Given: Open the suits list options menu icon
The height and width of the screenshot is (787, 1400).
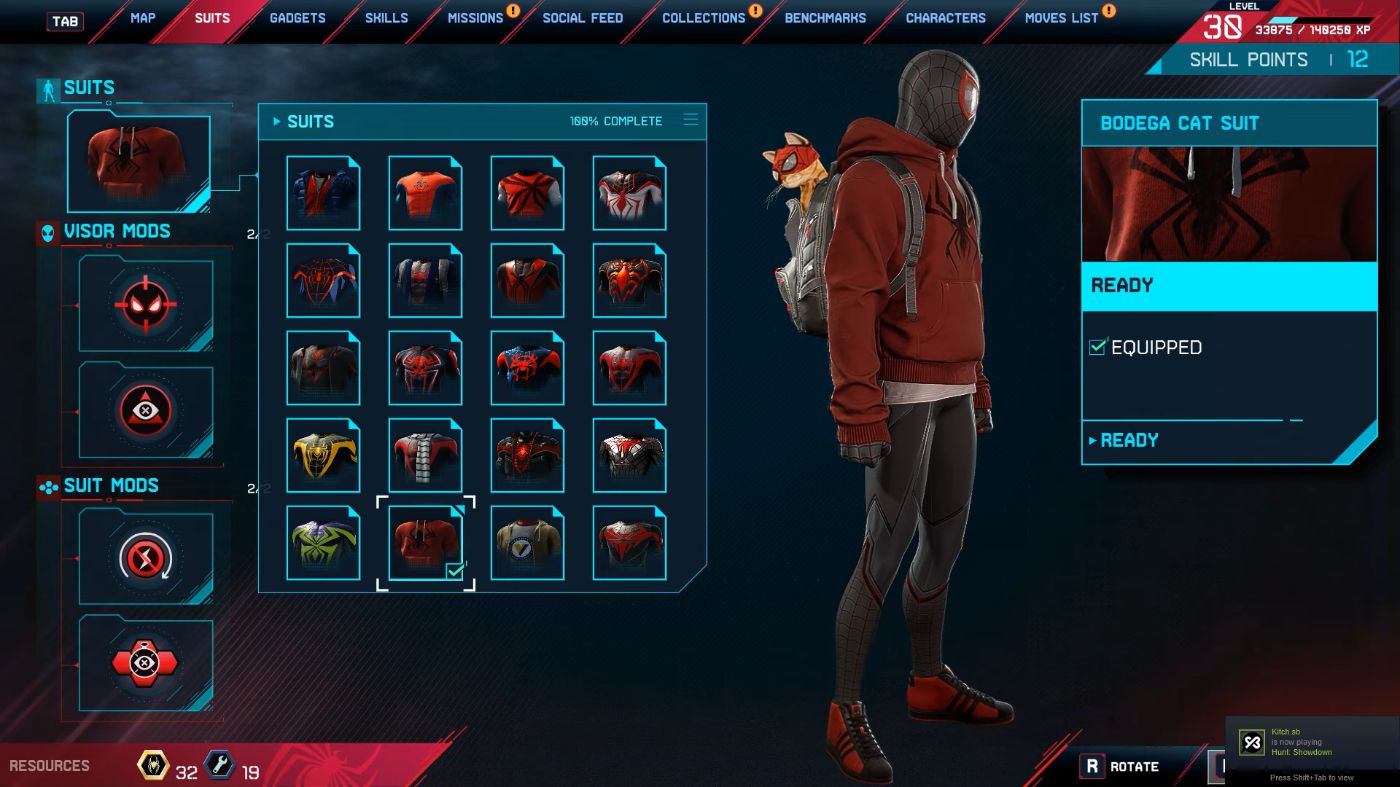Looking at the screenshot, I should point(690,120).
